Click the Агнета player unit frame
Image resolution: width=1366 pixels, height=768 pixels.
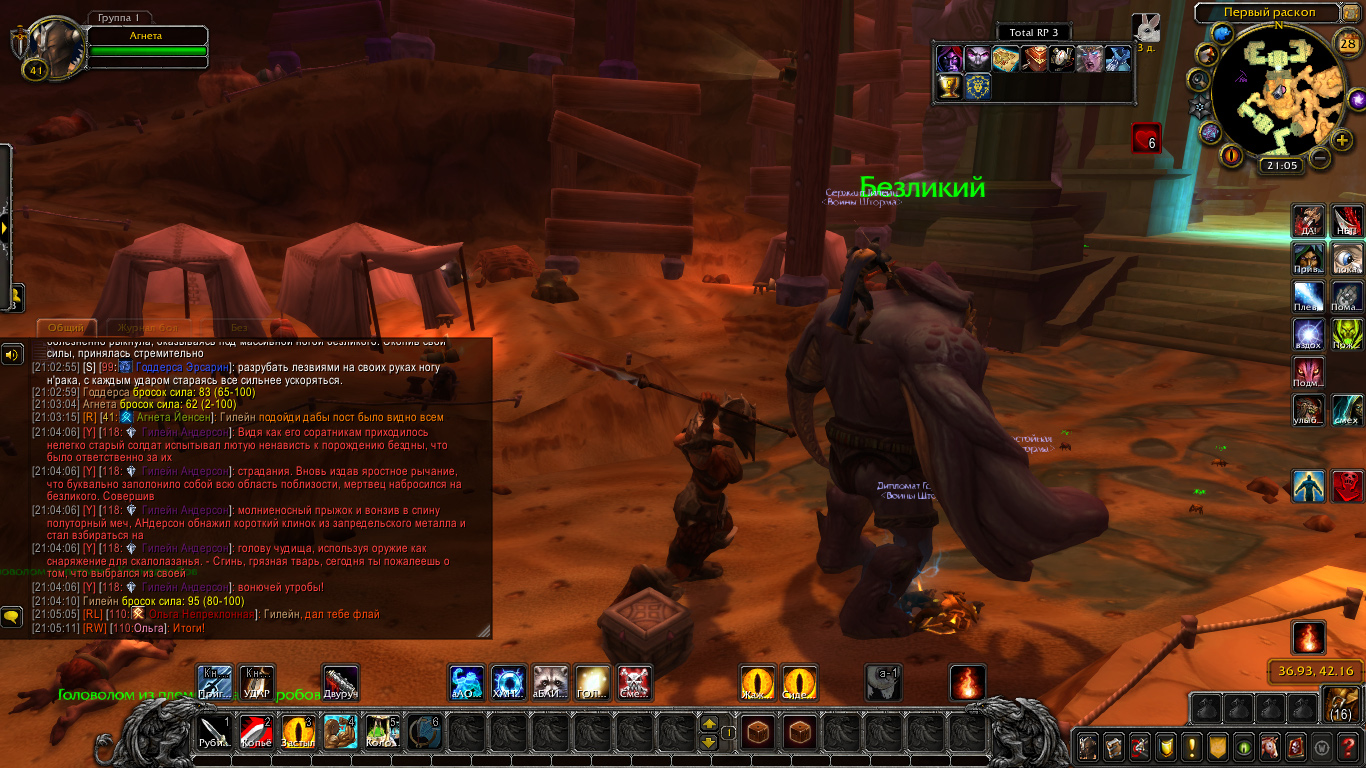[146, 37]
